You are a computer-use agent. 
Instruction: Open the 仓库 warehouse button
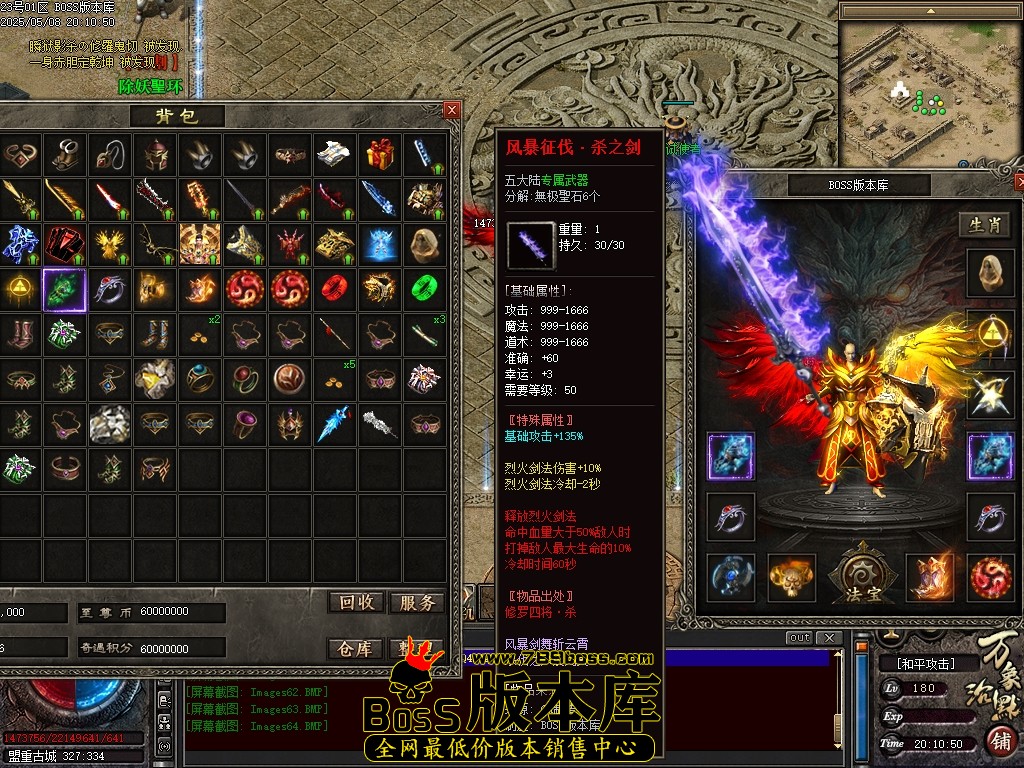click(357, 649)
